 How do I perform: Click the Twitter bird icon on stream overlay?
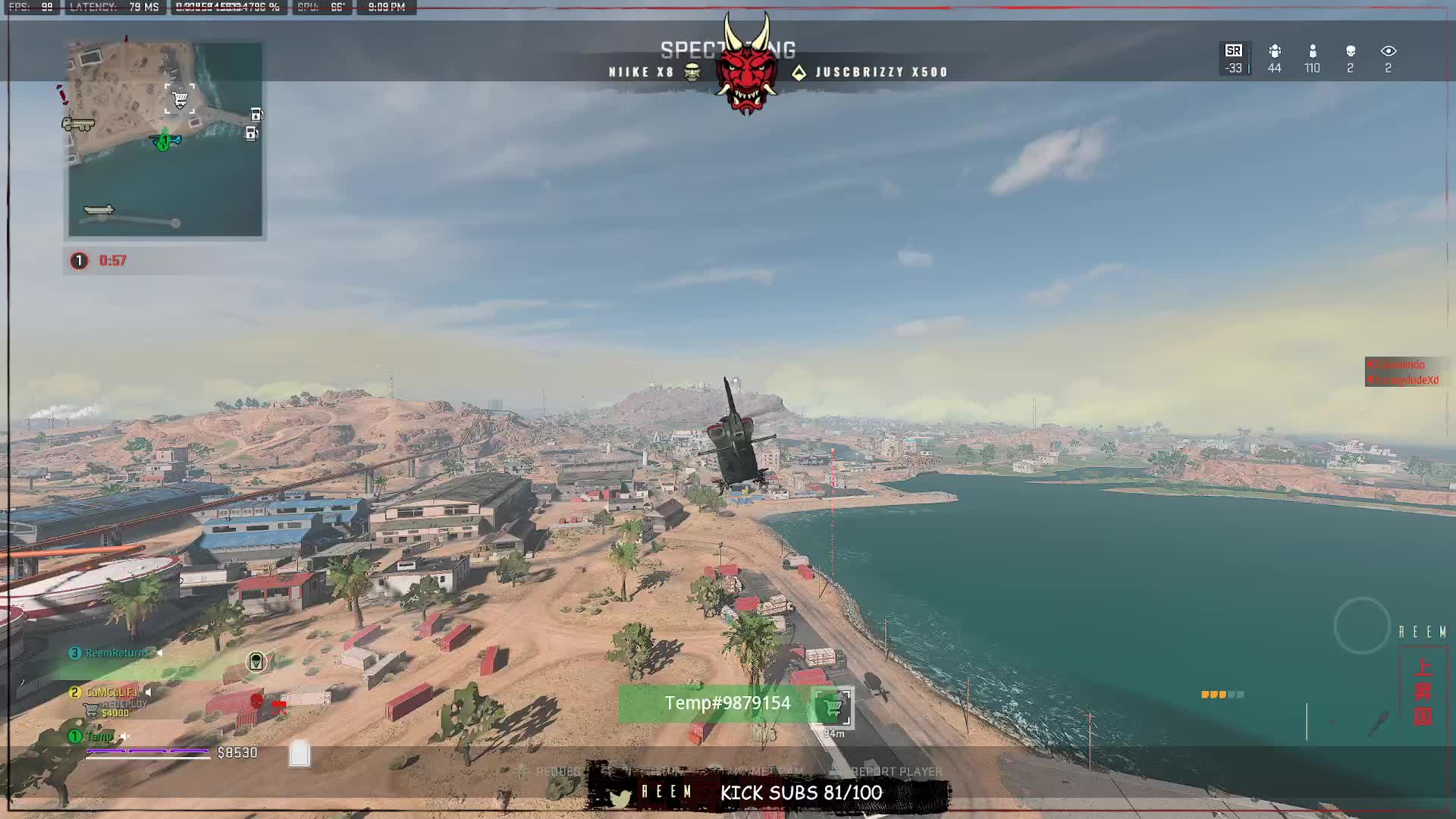(620, 798)
